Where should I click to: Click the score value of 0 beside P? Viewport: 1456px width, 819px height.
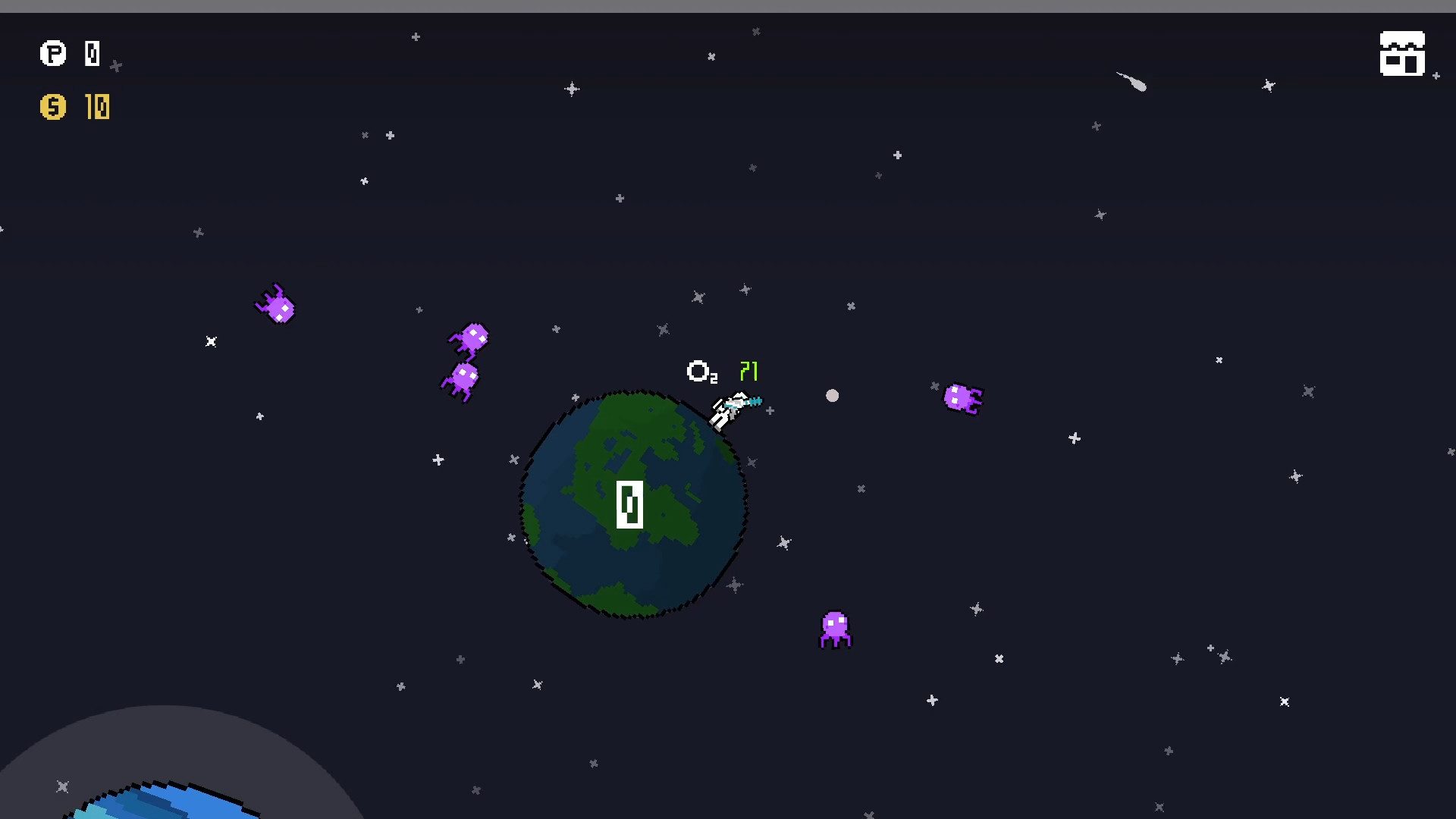click(92, 53)
